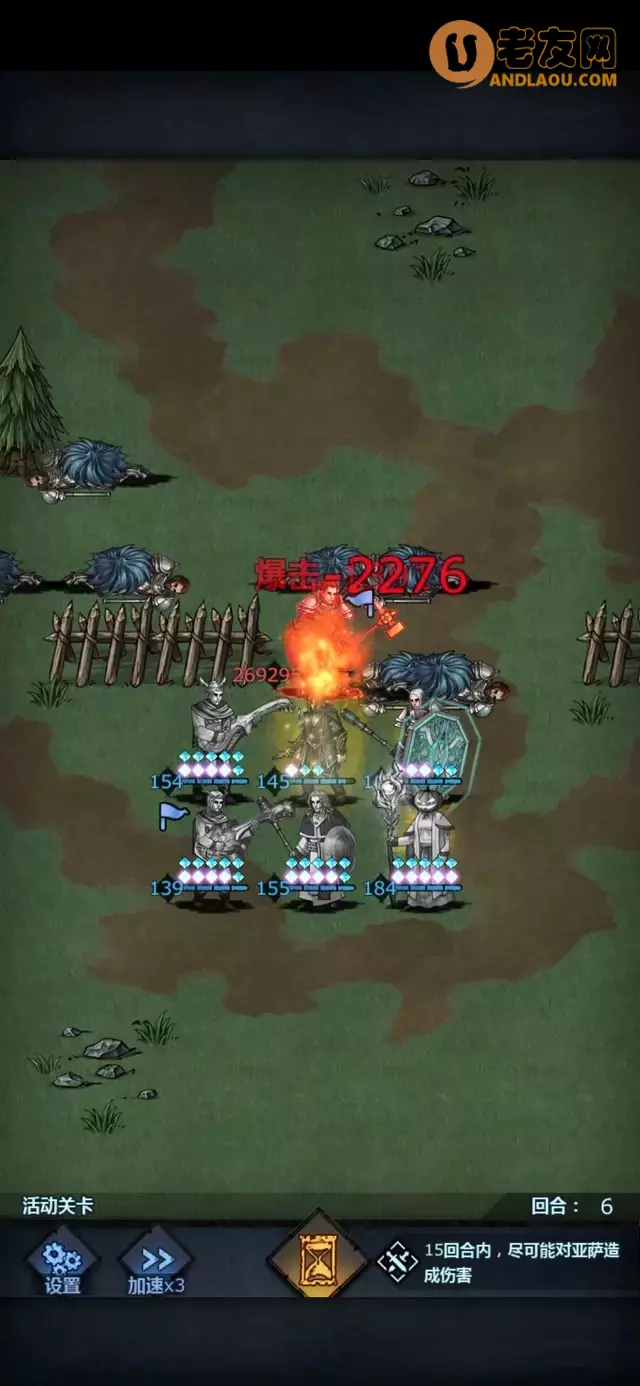
Task: Tap the golden hourglass wait button
Action: (319, 1261)
